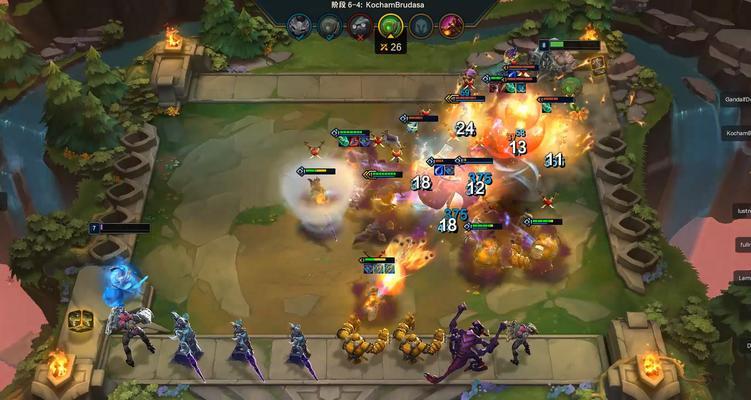This screenshot has height=400, width=751.
Task: Click the magenta final round icon
Action: (451, 26)
